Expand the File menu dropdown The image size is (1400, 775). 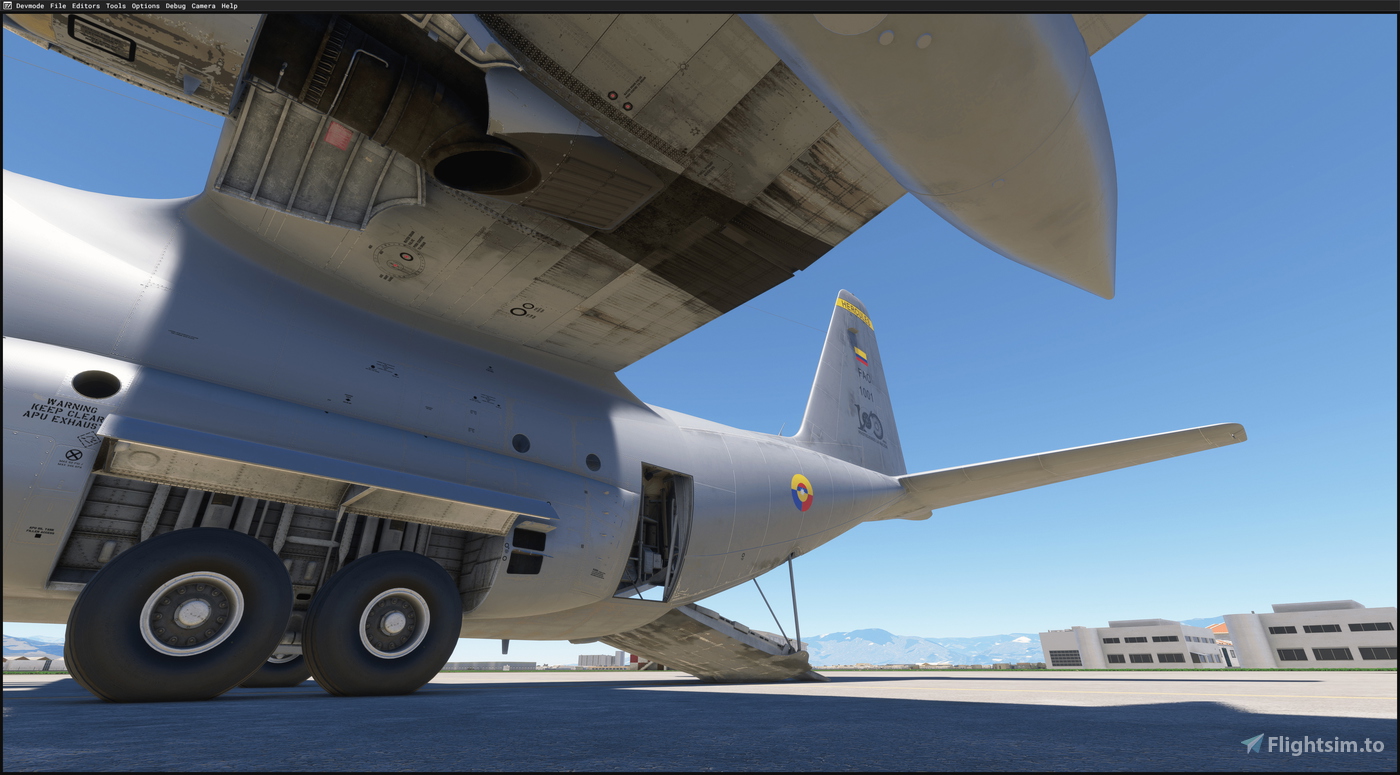58,5
